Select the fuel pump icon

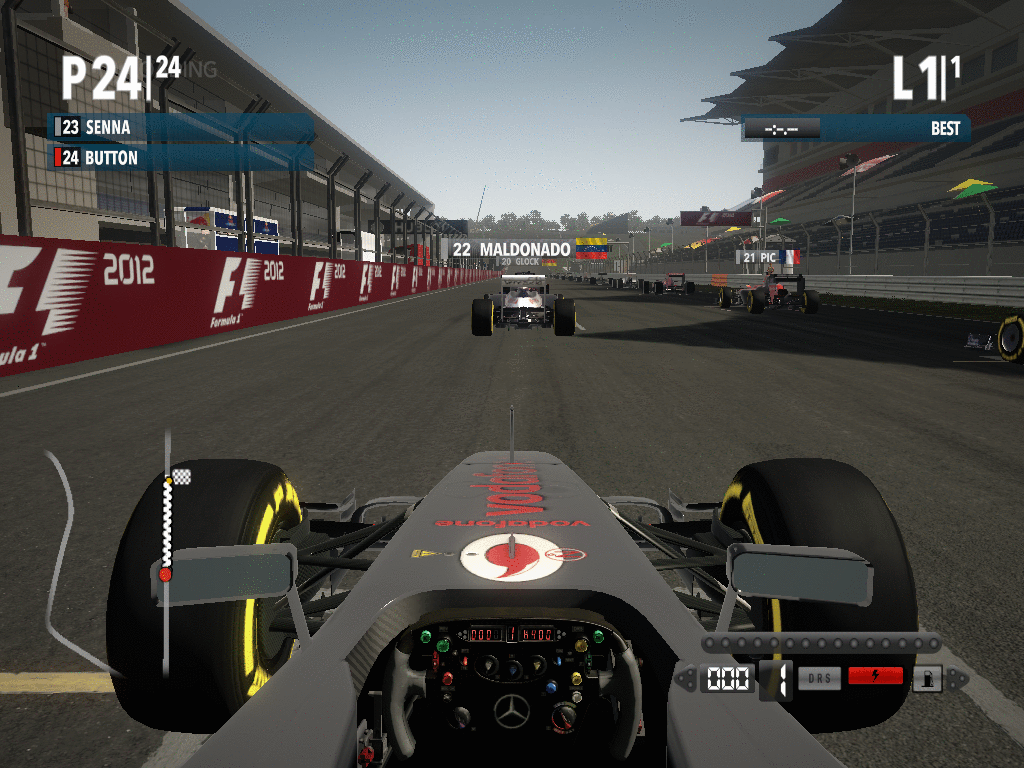928,678
